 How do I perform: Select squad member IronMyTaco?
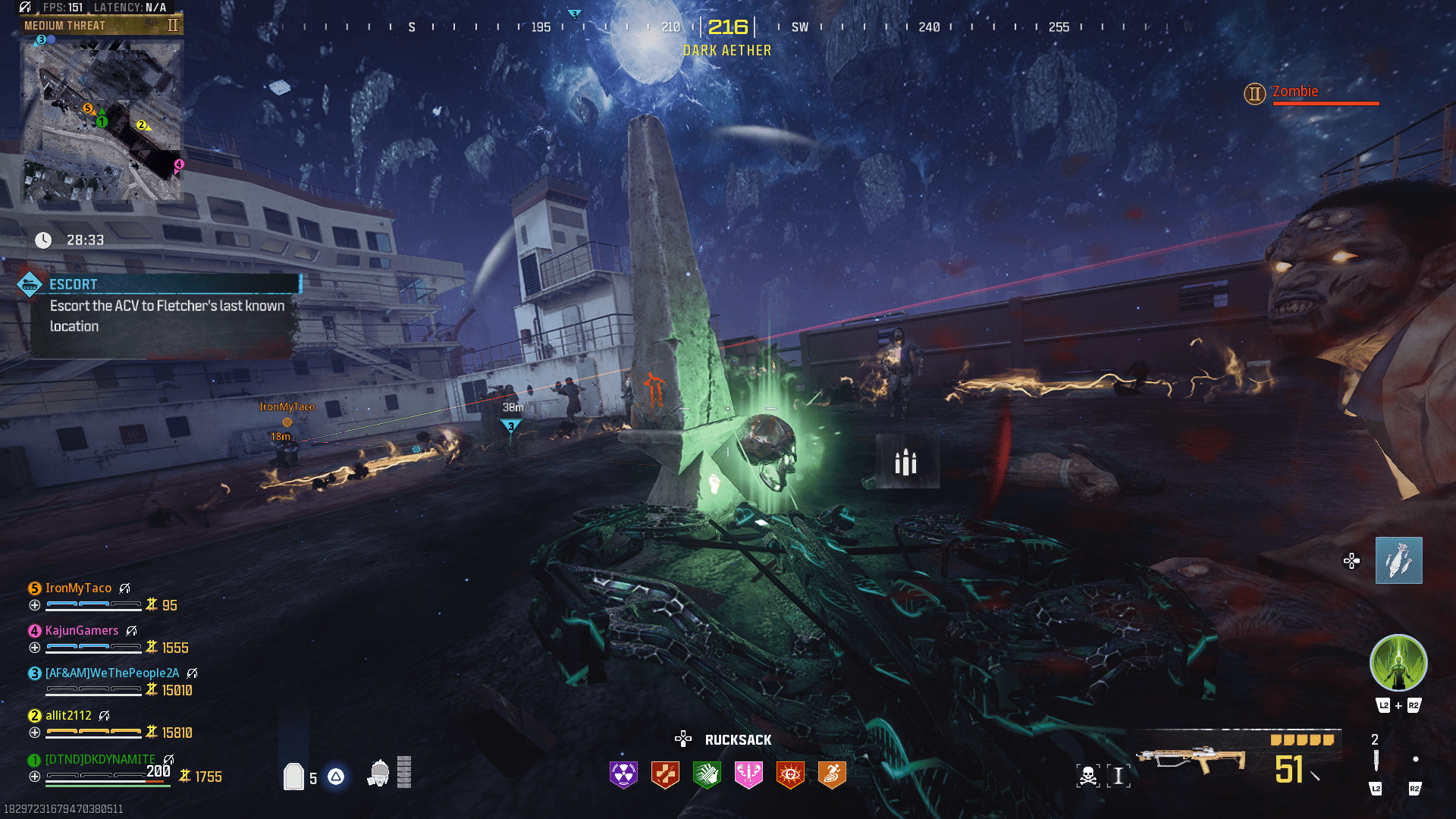point(78,588)
